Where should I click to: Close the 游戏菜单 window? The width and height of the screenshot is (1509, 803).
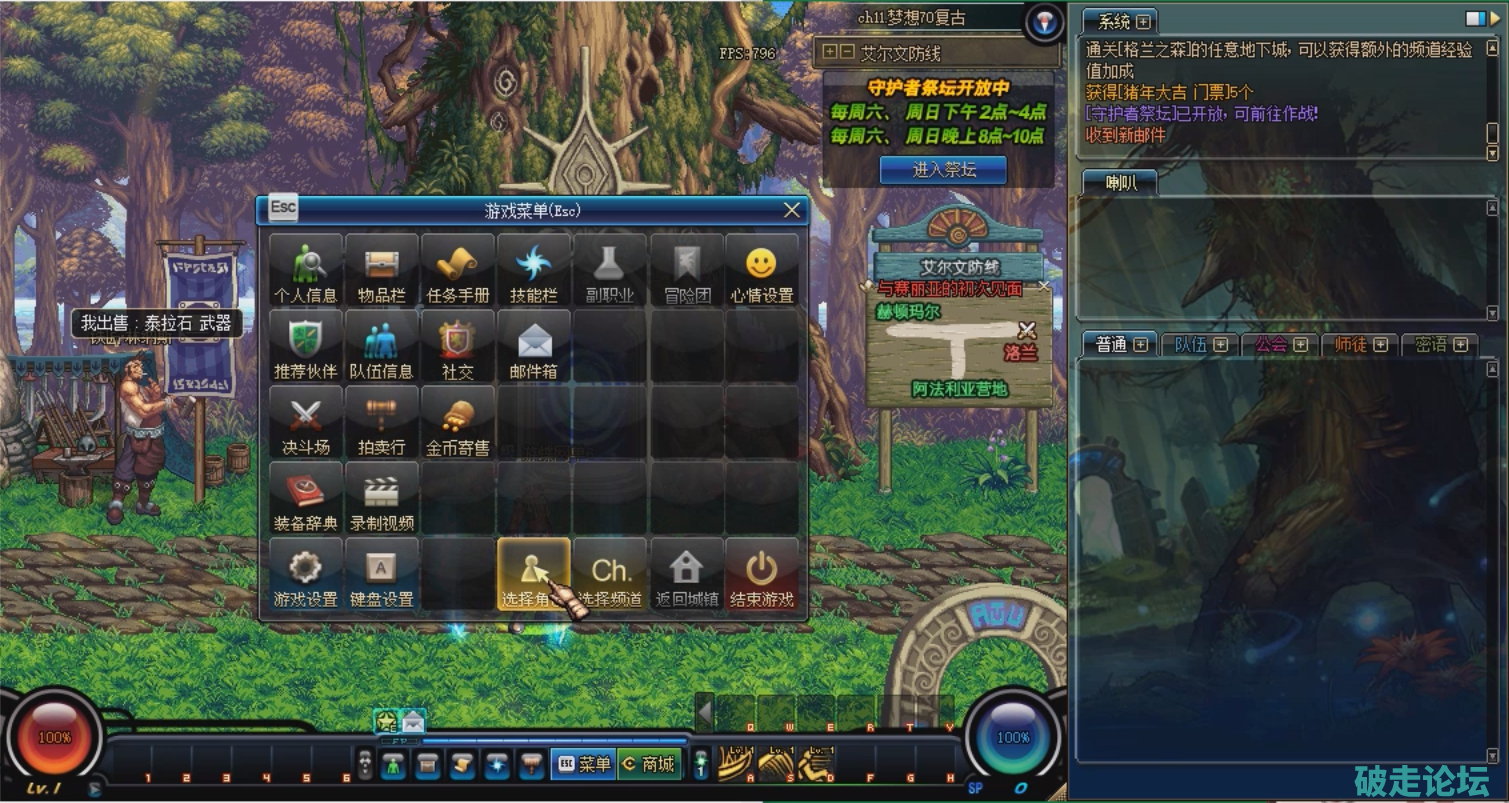coord(792,210)
